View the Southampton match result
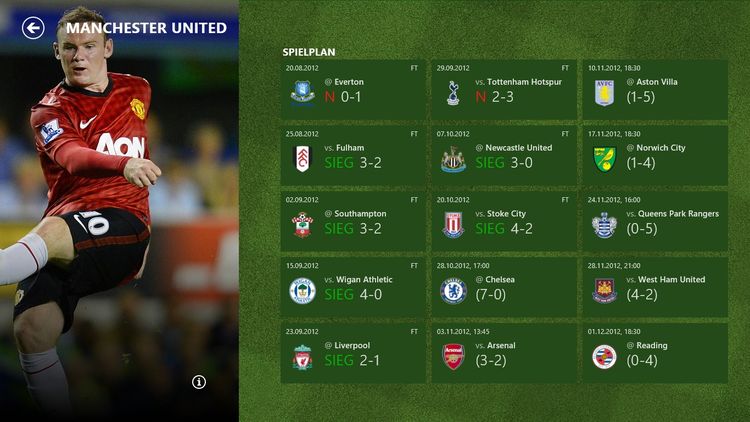 pos(353,221)
